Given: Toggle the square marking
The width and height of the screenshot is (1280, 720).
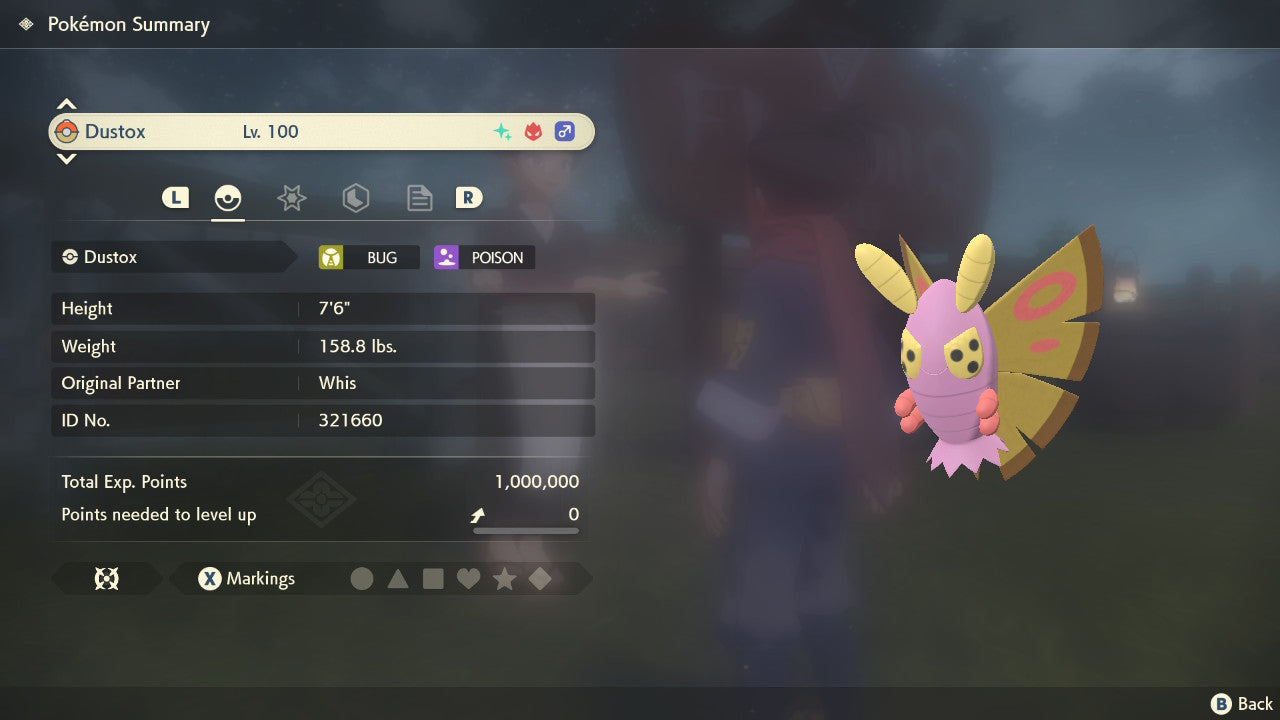Looking at the screenshot, I should (433, 579).
